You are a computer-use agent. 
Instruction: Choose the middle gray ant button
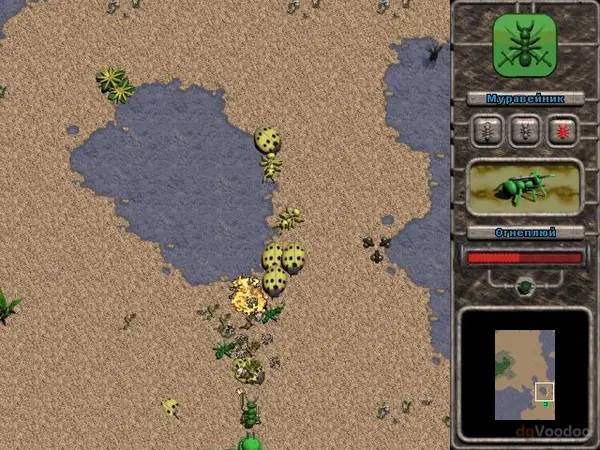(x=524, y=131)
